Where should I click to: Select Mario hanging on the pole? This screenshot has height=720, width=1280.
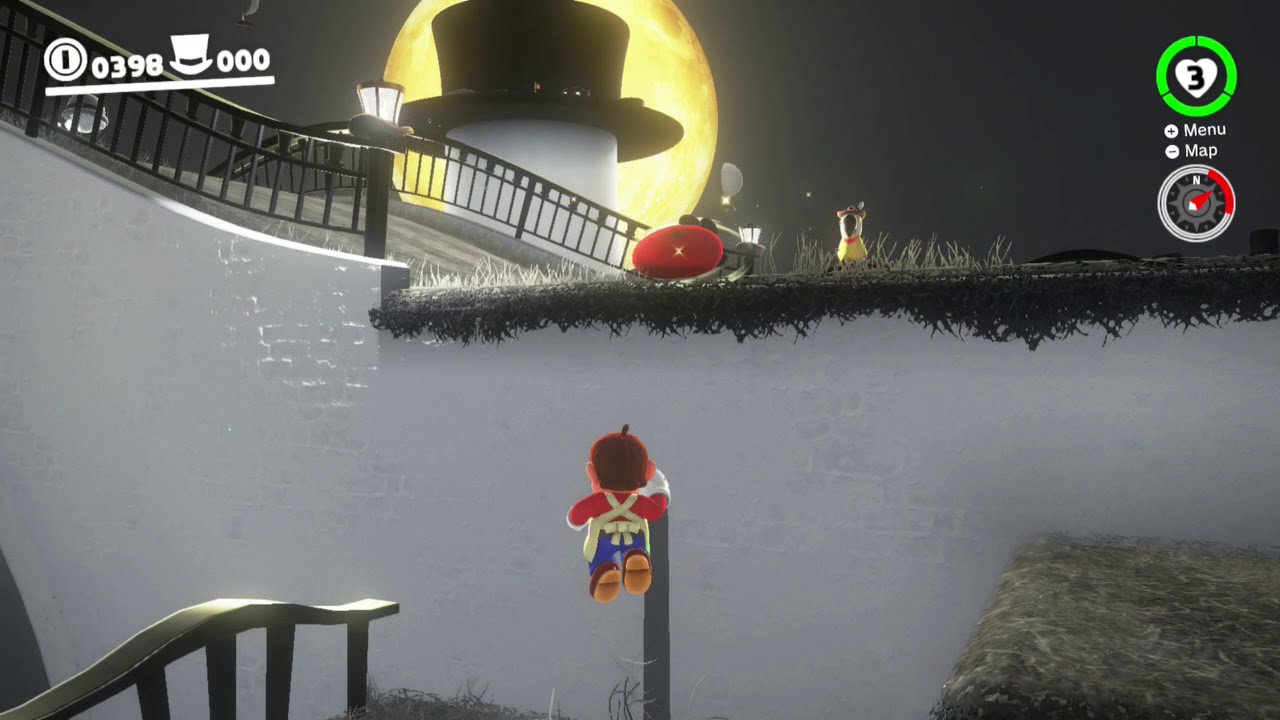pos(620,510)
